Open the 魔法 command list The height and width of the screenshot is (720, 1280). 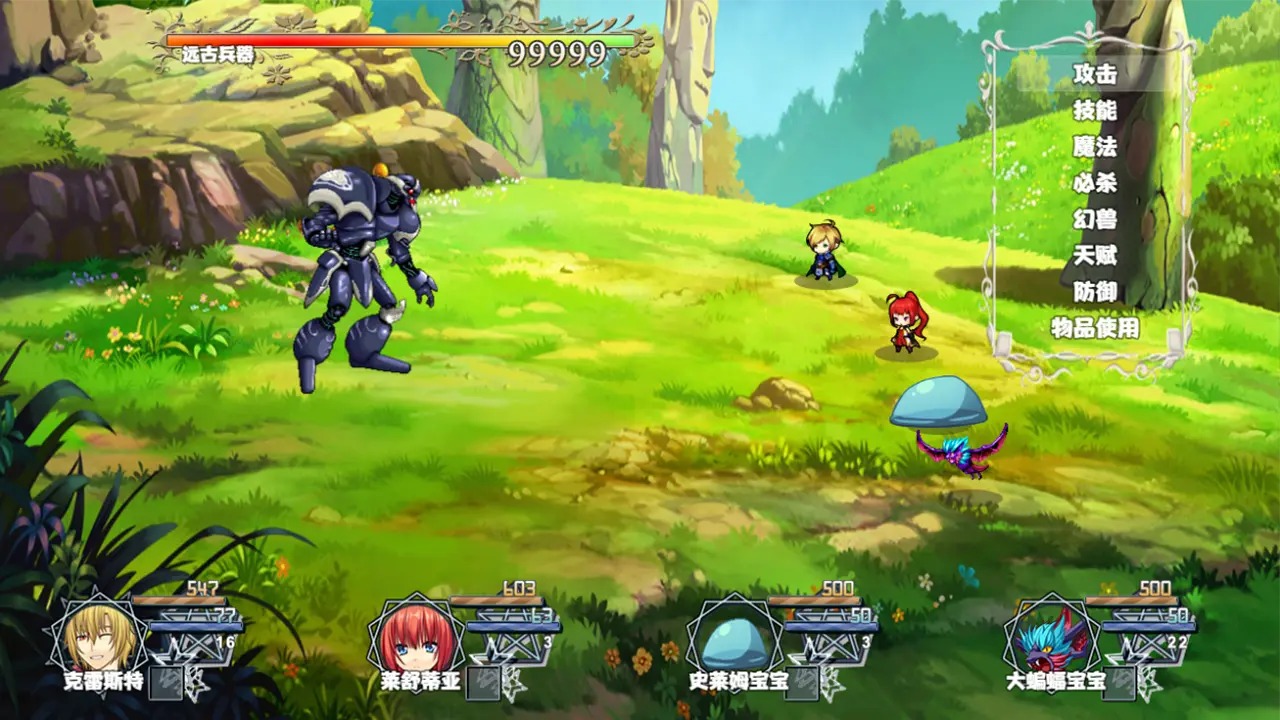(x=1094, y=147)
